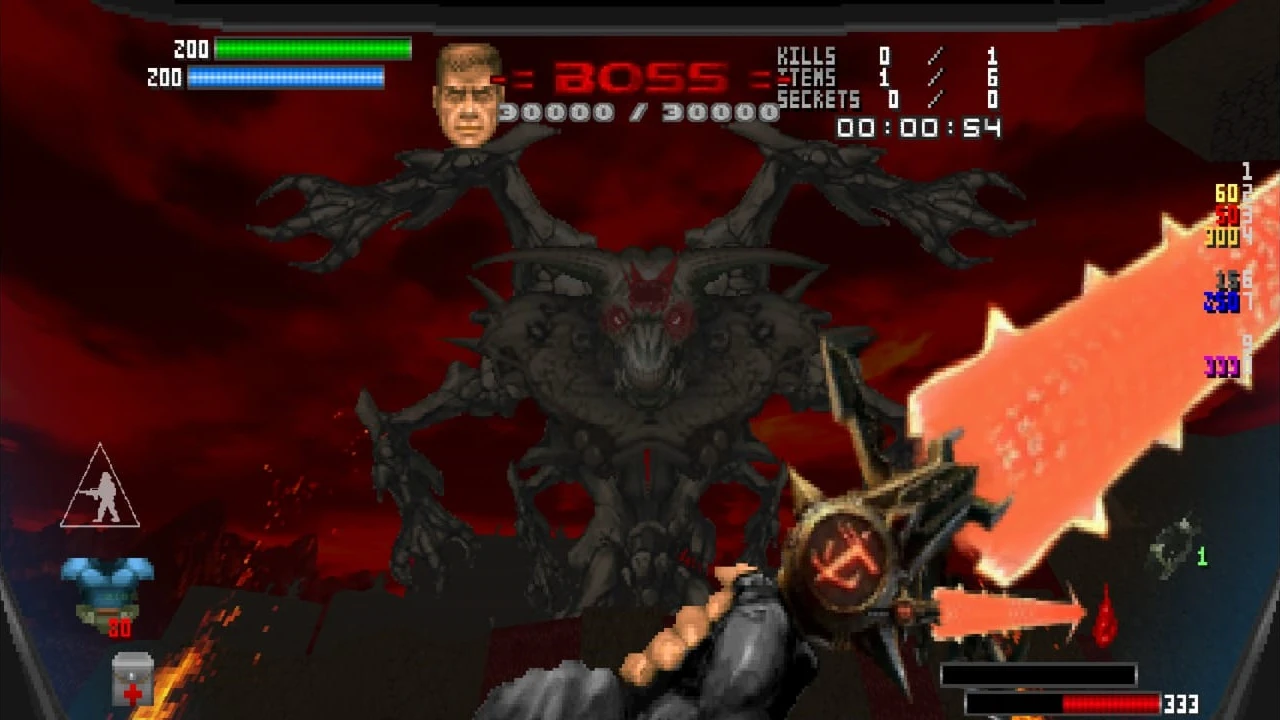The image size is (1280, 720).
Task: Click the SECRETS counter row
Action: pos(875,99)
